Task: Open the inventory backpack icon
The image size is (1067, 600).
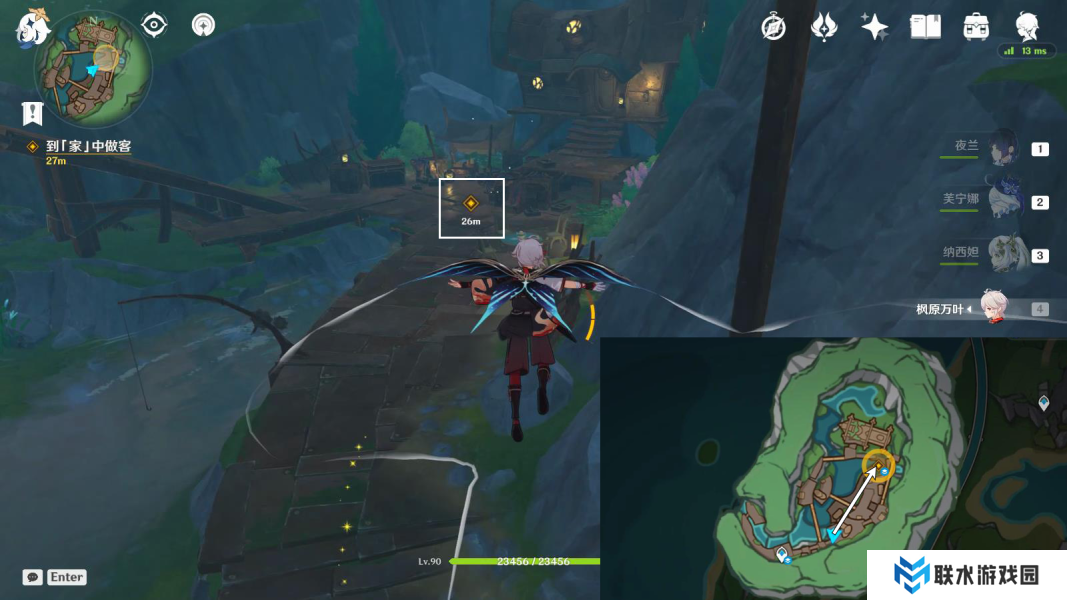Action: (x=976, y=27)
